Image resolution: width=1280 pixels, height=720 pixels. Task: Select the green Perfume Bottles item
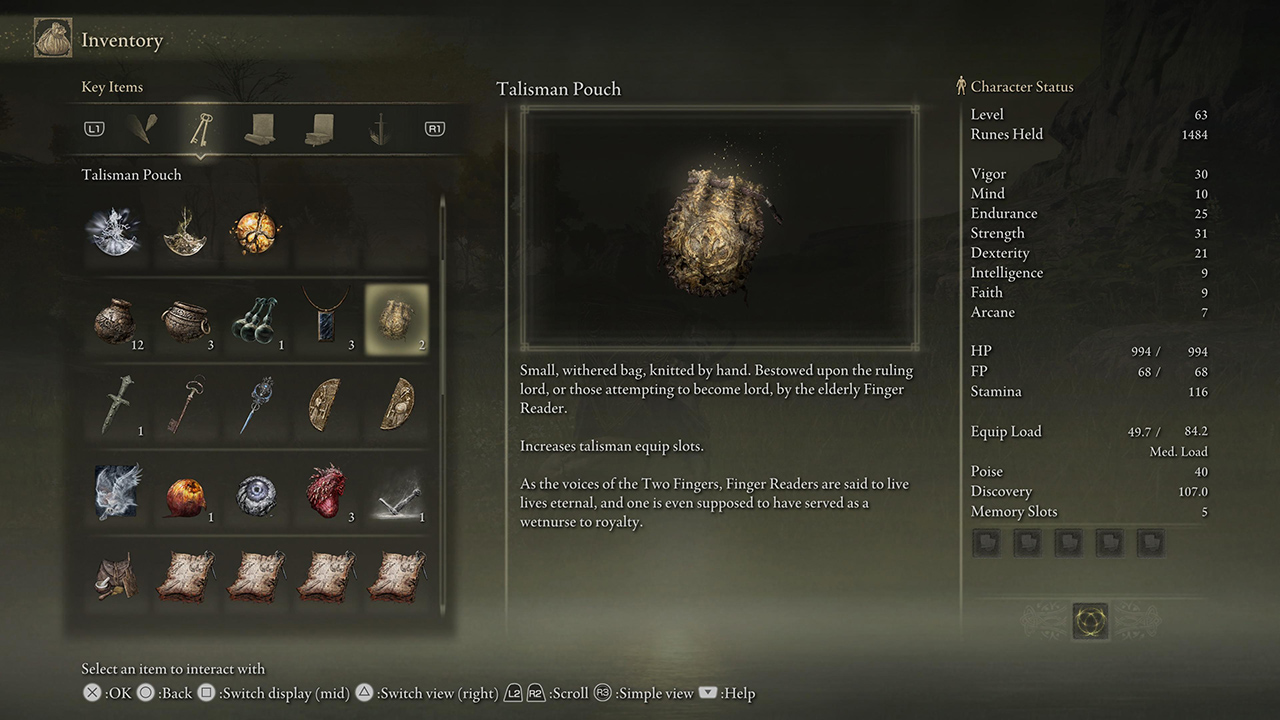[257, 319]
